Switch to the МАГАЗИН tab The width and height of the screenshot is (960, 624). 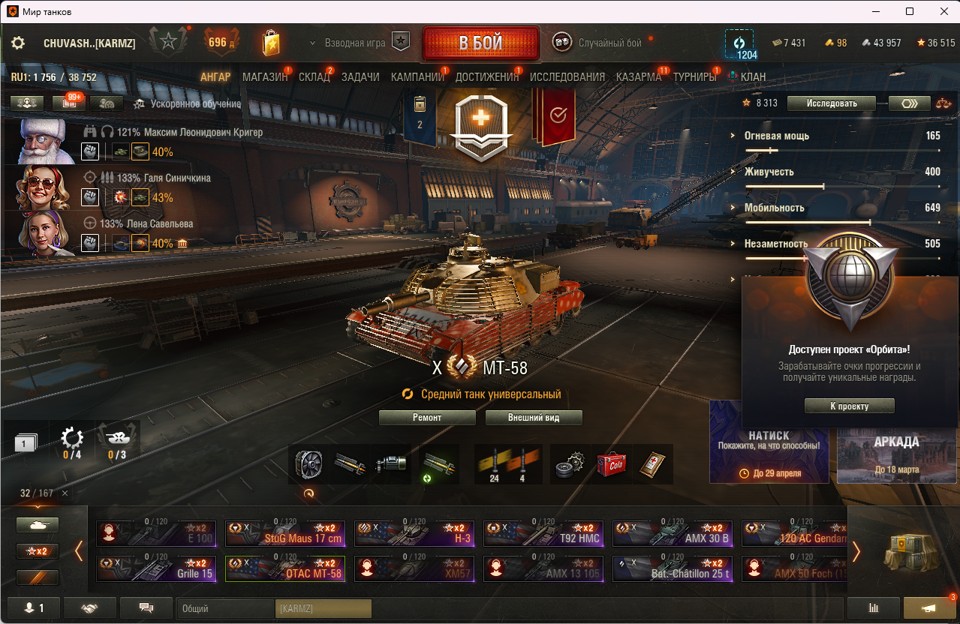(264, 77)
